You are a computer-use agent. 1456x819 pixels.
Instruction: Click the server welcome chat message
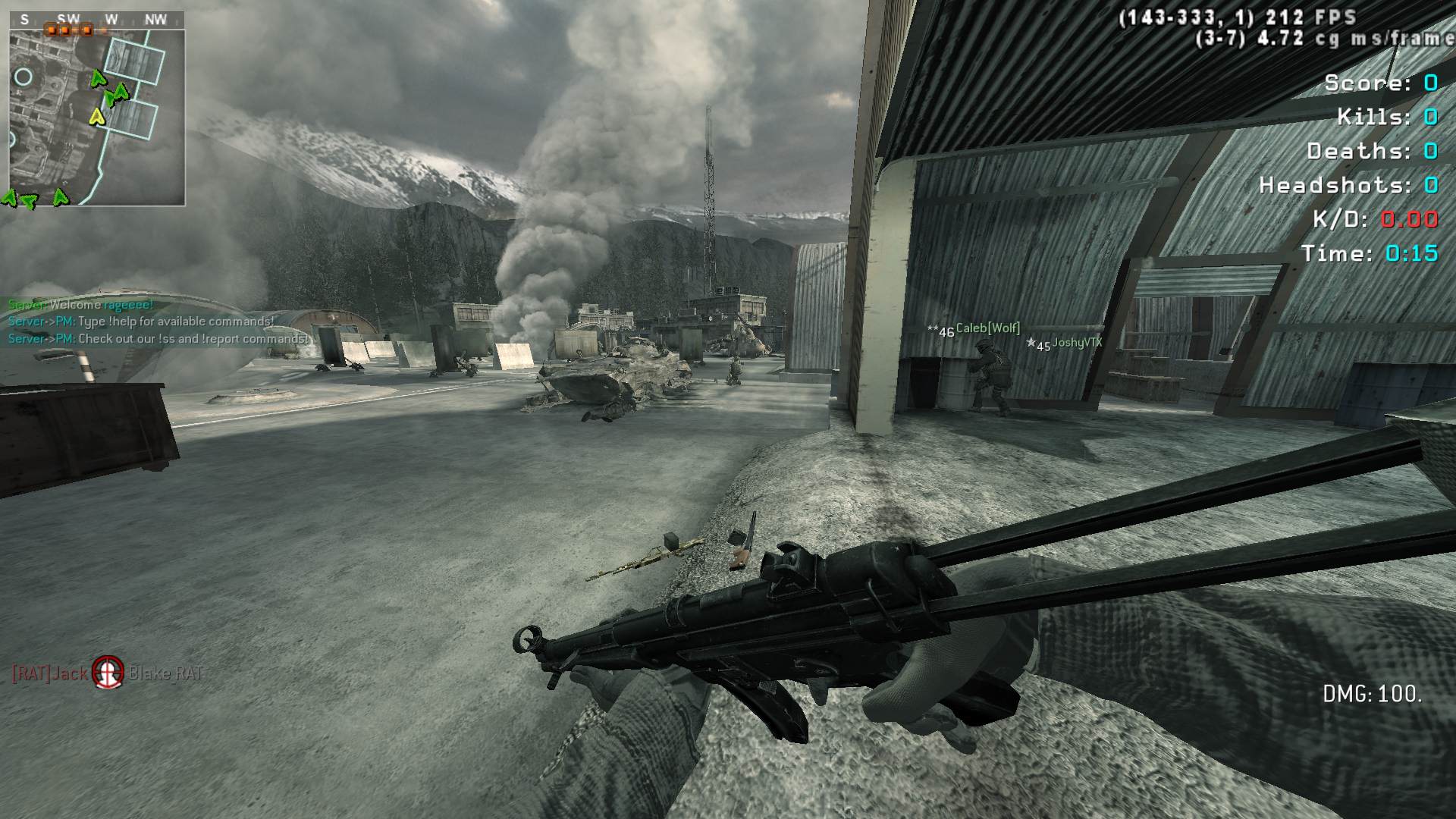click(x=80, y=305)
